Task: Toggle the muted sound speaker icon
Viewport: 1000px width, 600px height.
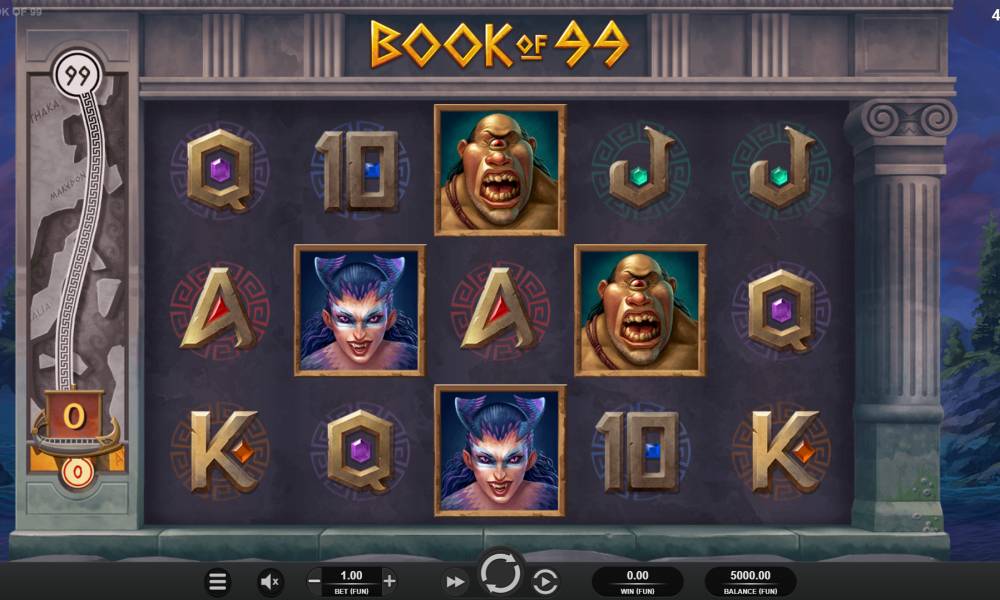Action: 270,581
